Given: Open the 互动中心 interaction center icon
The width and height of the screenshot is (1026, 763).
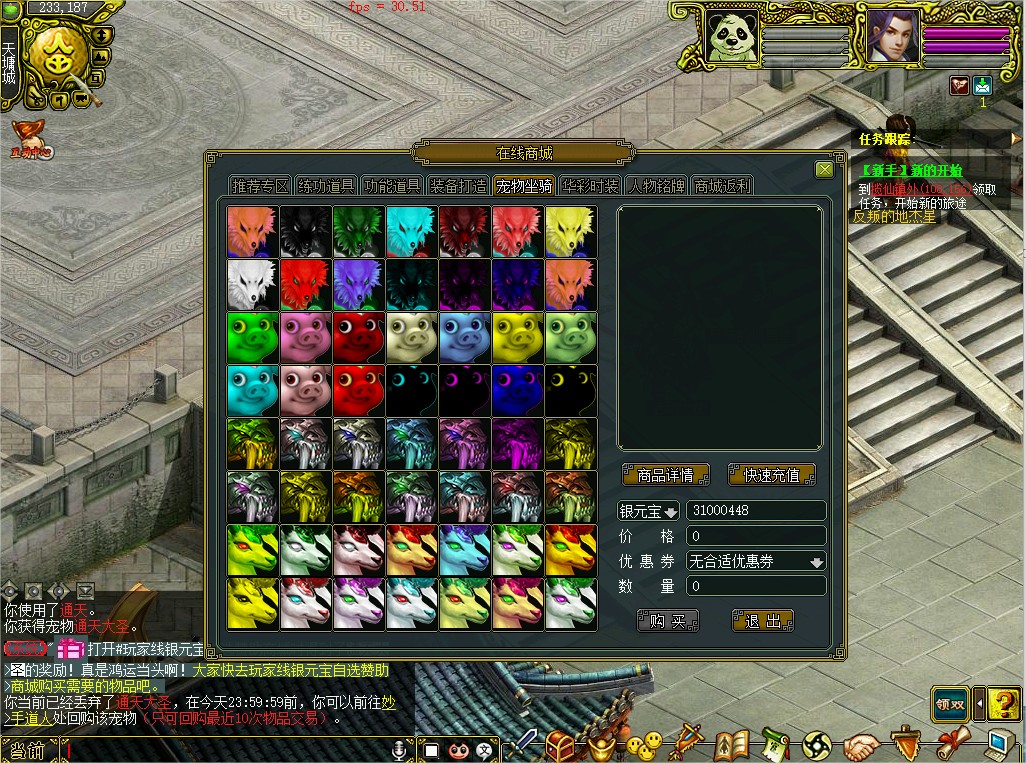Looking at the screenshot, I should [x=31, y=139].
